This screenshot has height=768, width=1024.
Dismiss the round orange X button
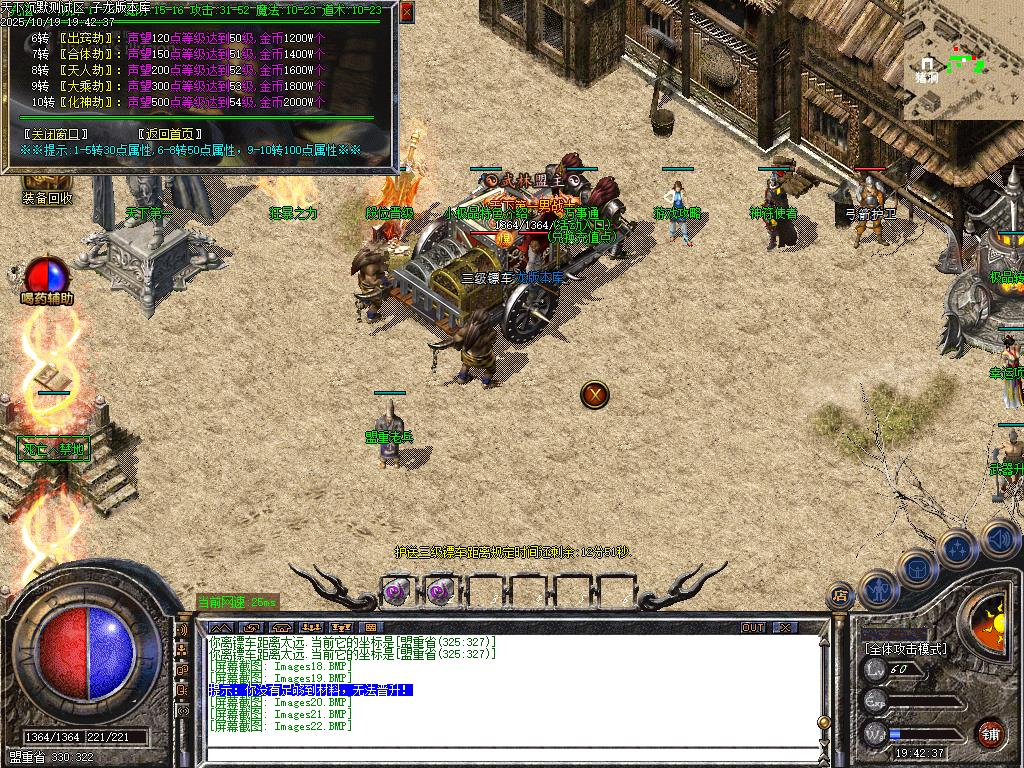pos(595,394)
